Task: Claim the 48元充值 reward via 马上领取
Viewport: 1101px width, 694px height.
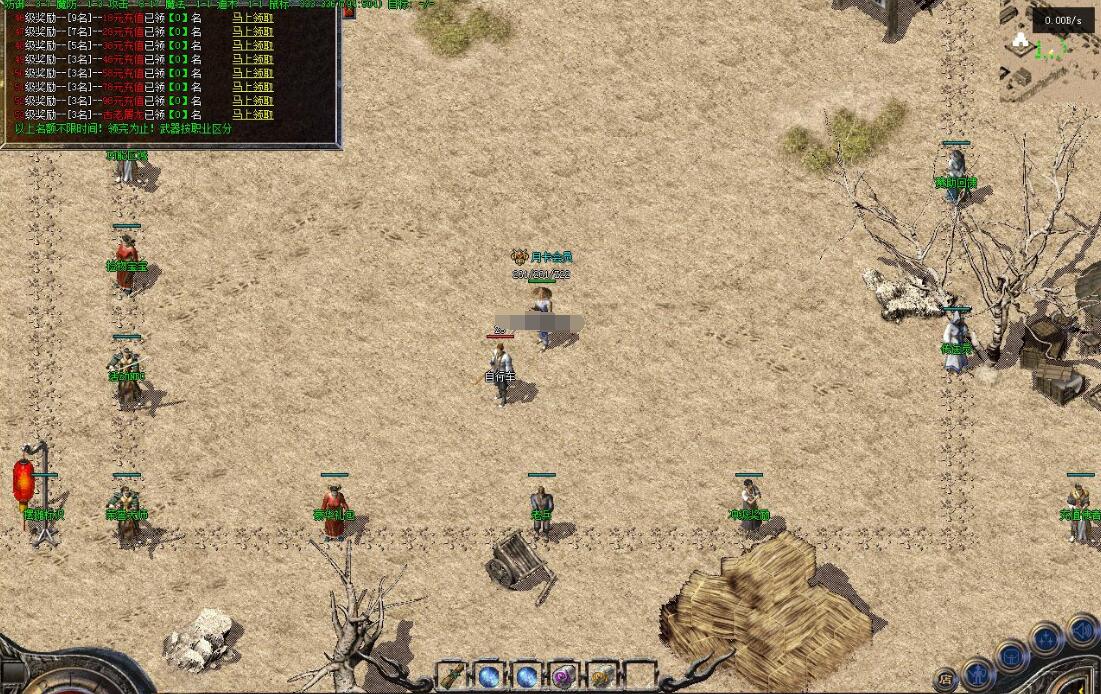Action: tap(252, 60)
